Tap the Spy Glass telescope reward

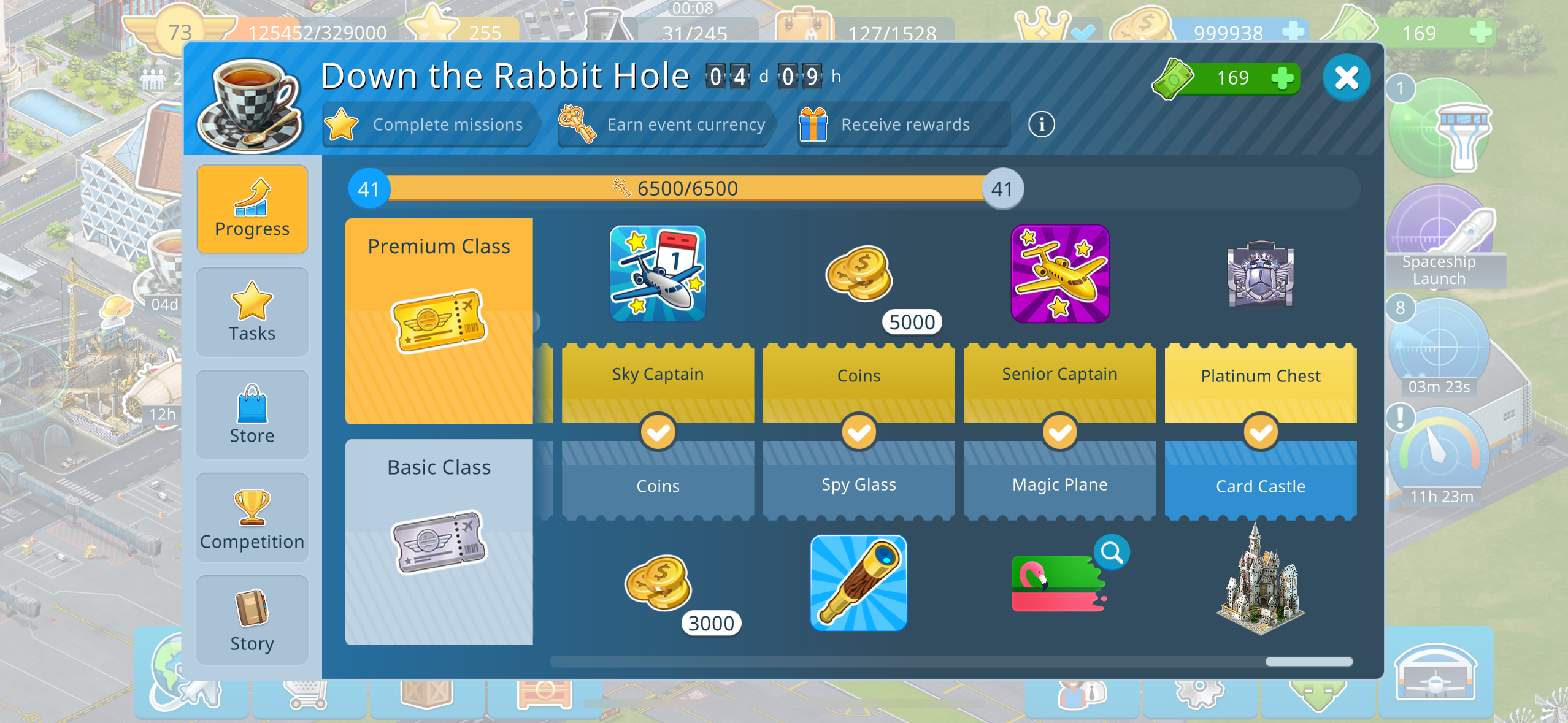tap(858, 583)
